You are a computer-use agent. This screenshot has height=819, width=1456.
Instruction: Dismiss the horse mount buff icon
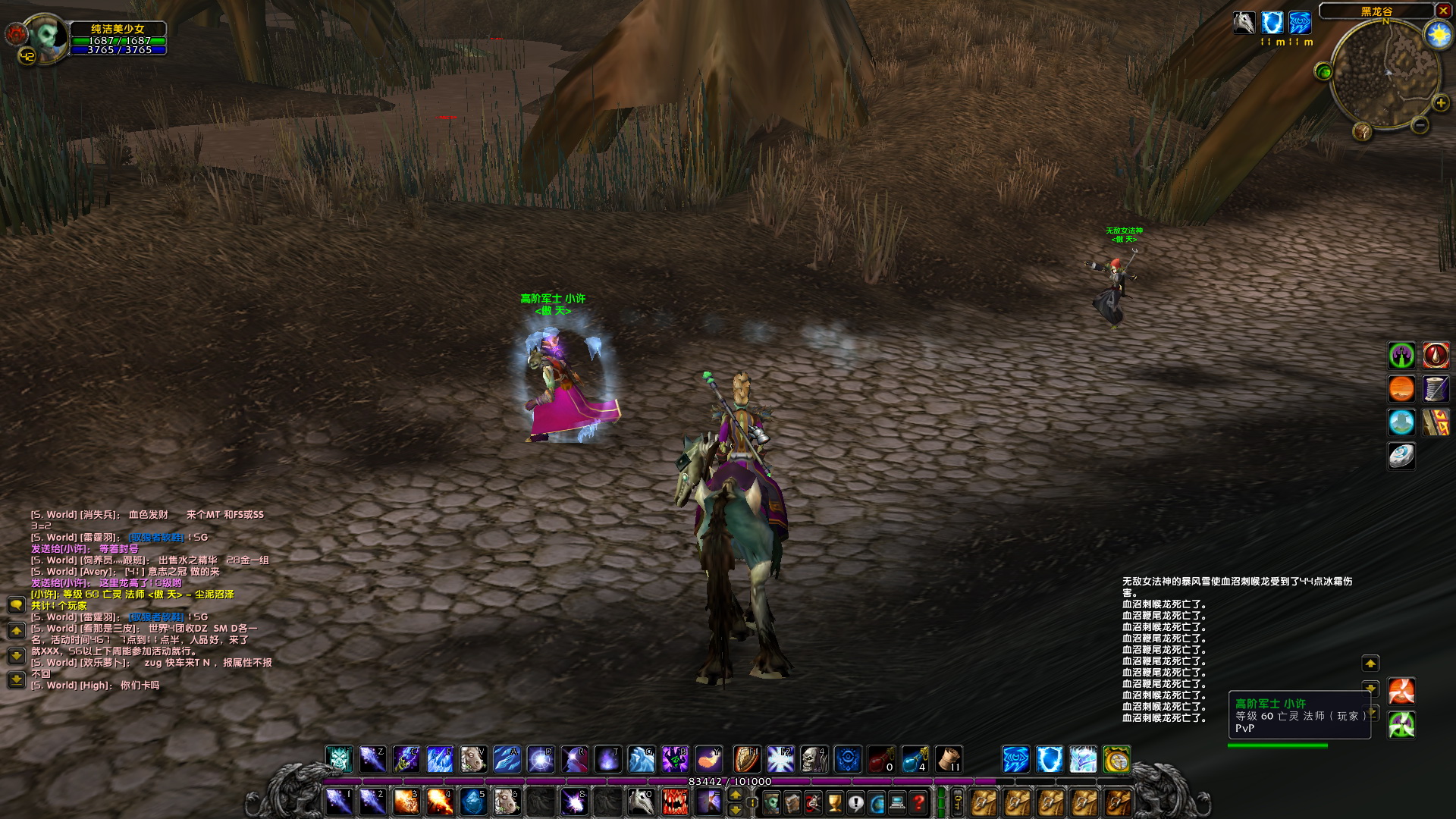click(x=1244, y=24)
